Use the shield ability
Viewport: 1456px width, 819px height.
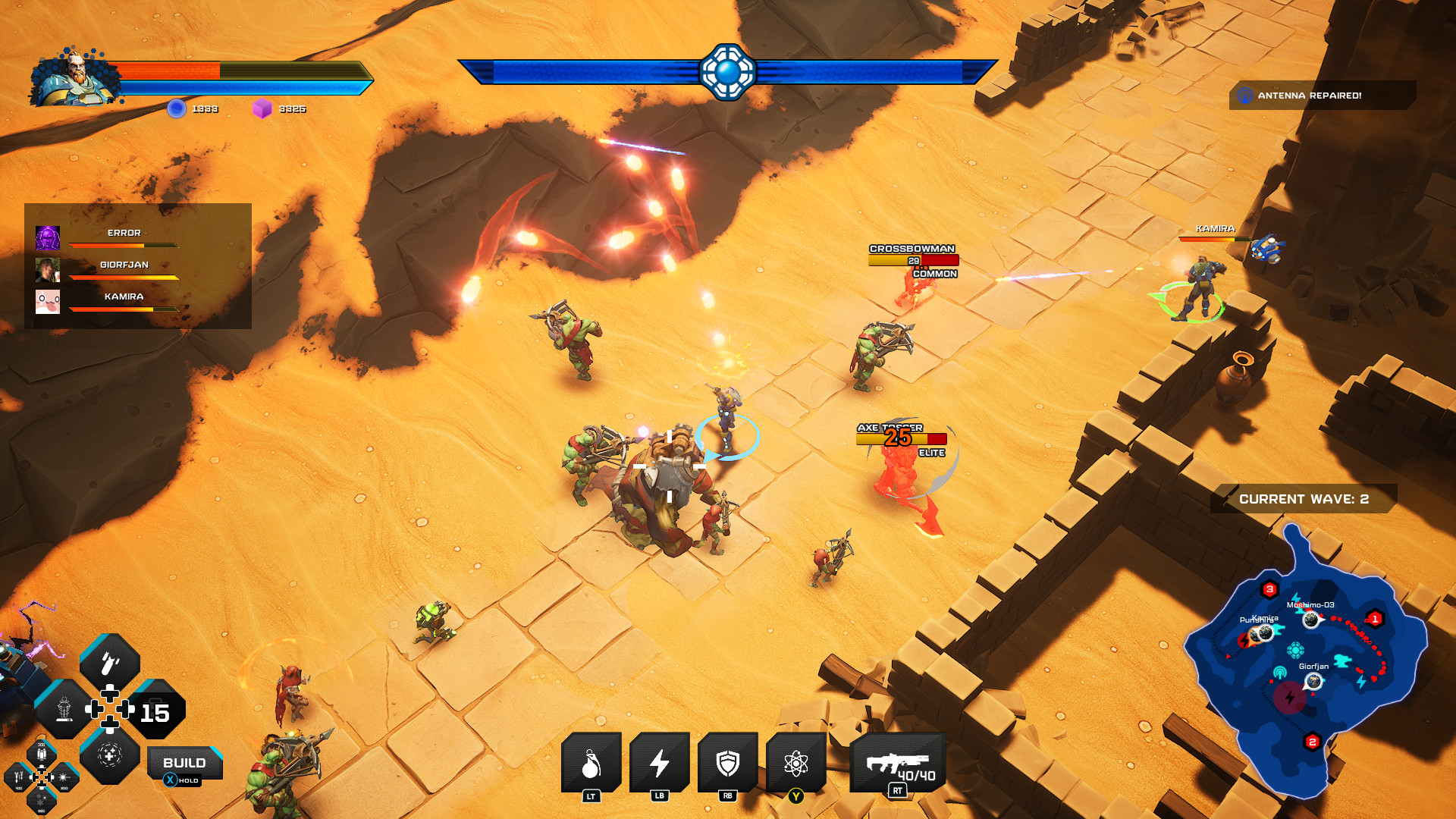[x=727, y=763]
